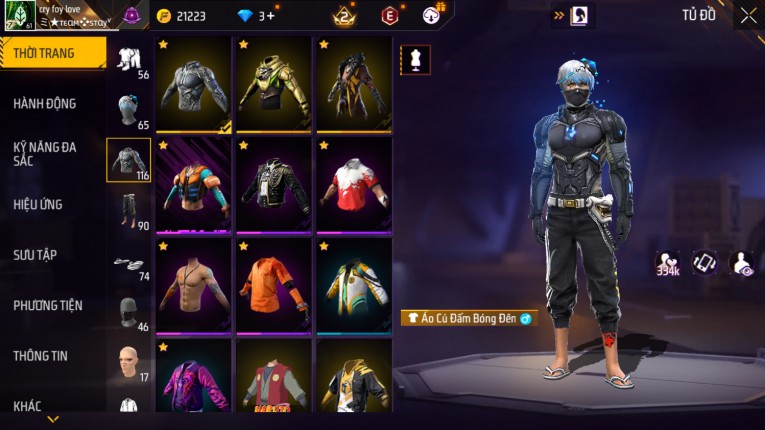765x430 pixels.
Task: Close the wardrobe with the X button
Action: (748, 16)
